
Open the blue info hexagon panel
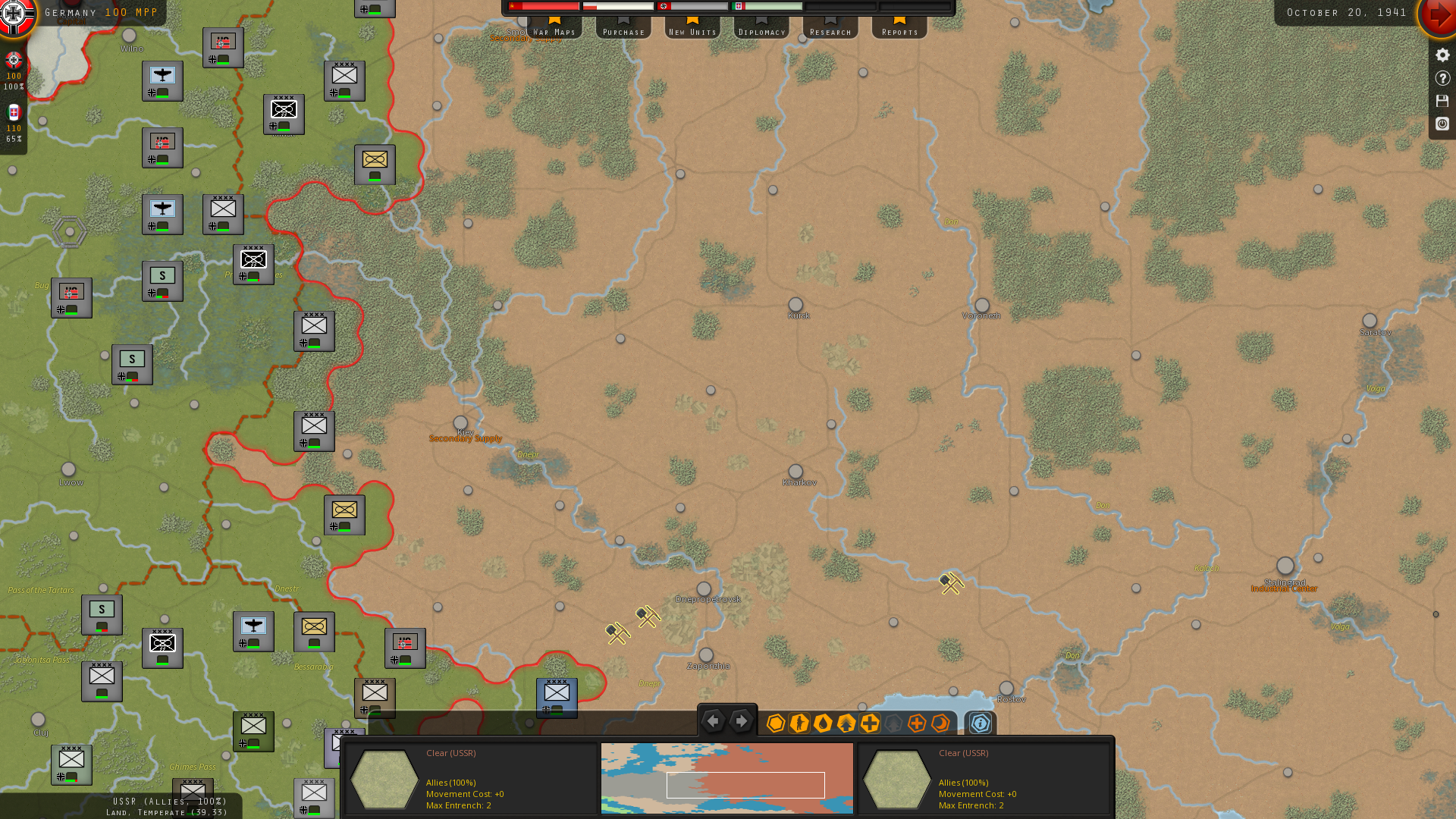point(979,723)
